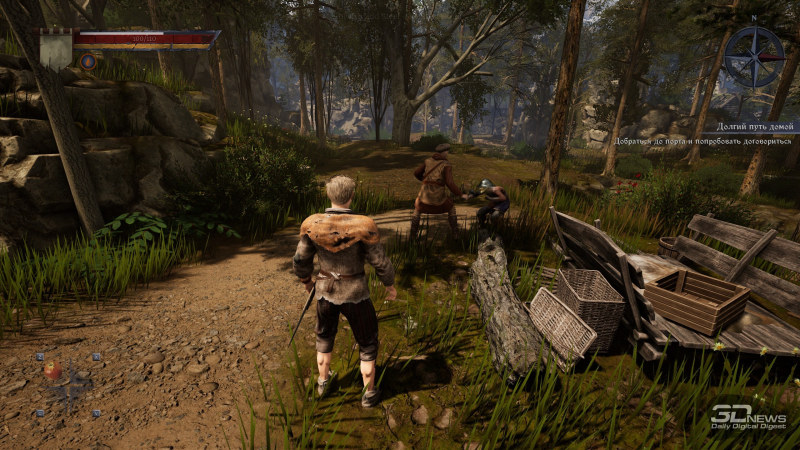Click the compass rose in the corner

(x=753, y=56)
